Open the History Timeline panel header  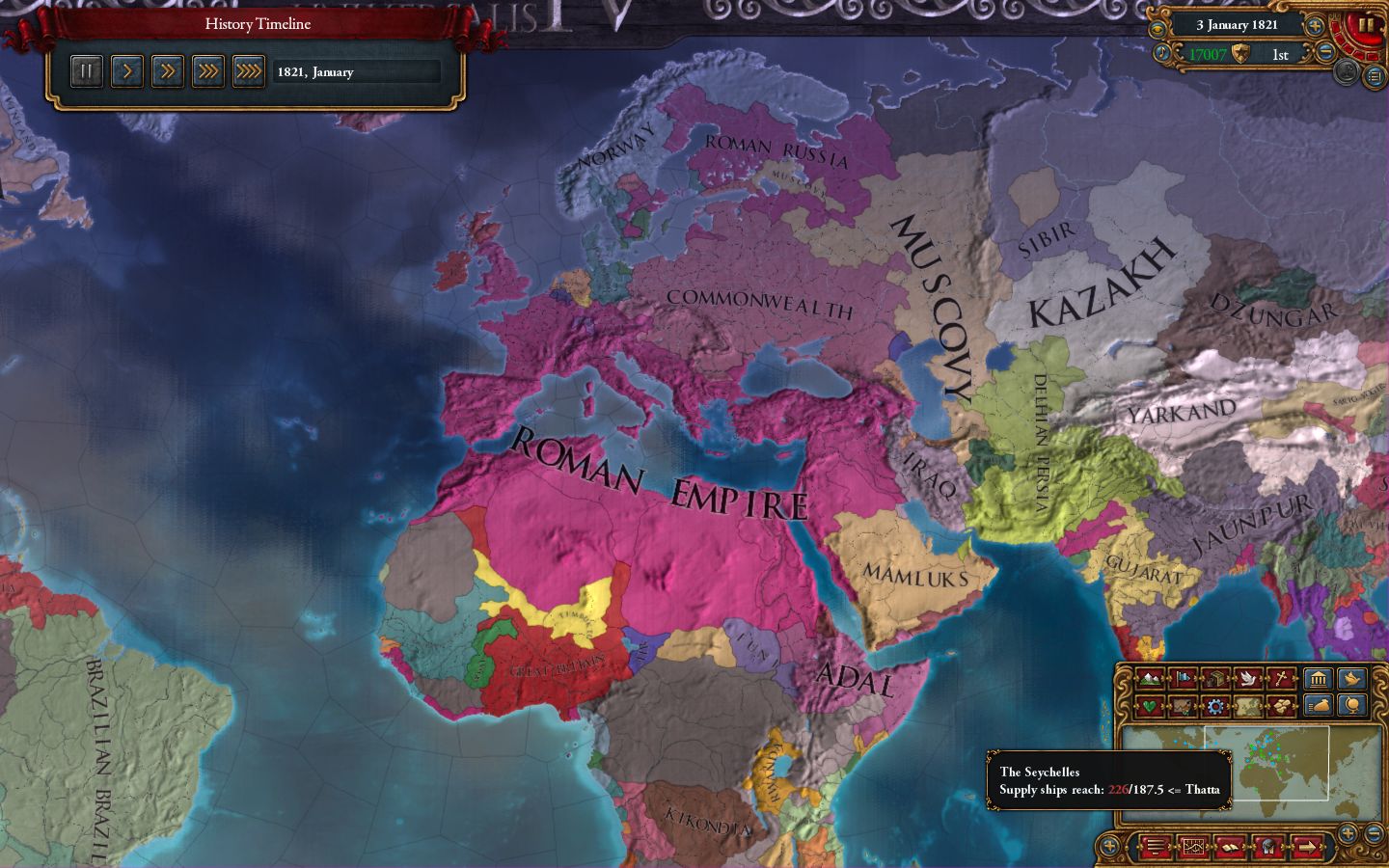click(x=256, y=23)
